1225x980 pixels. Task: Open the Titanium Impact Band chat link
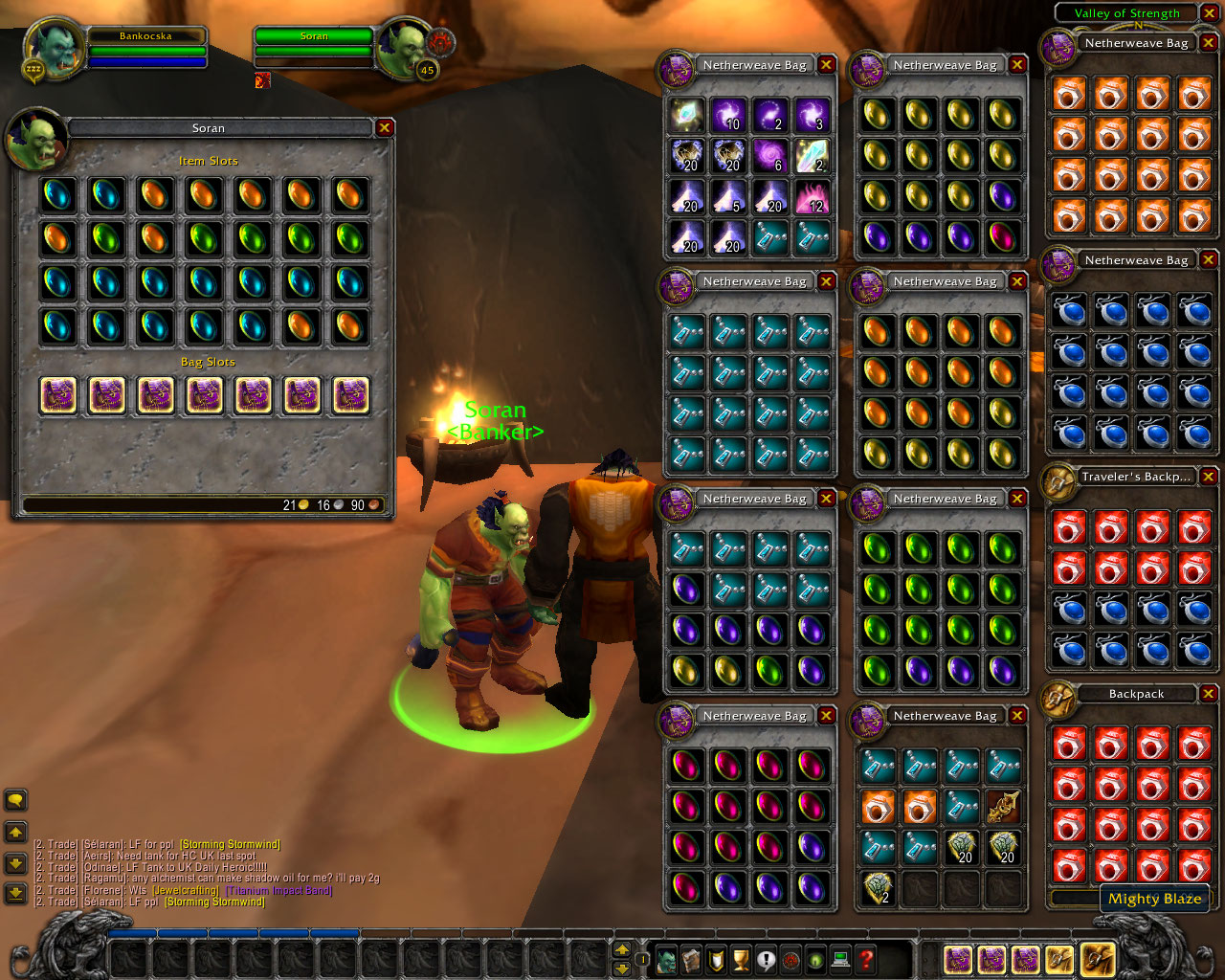pos(278,890)
